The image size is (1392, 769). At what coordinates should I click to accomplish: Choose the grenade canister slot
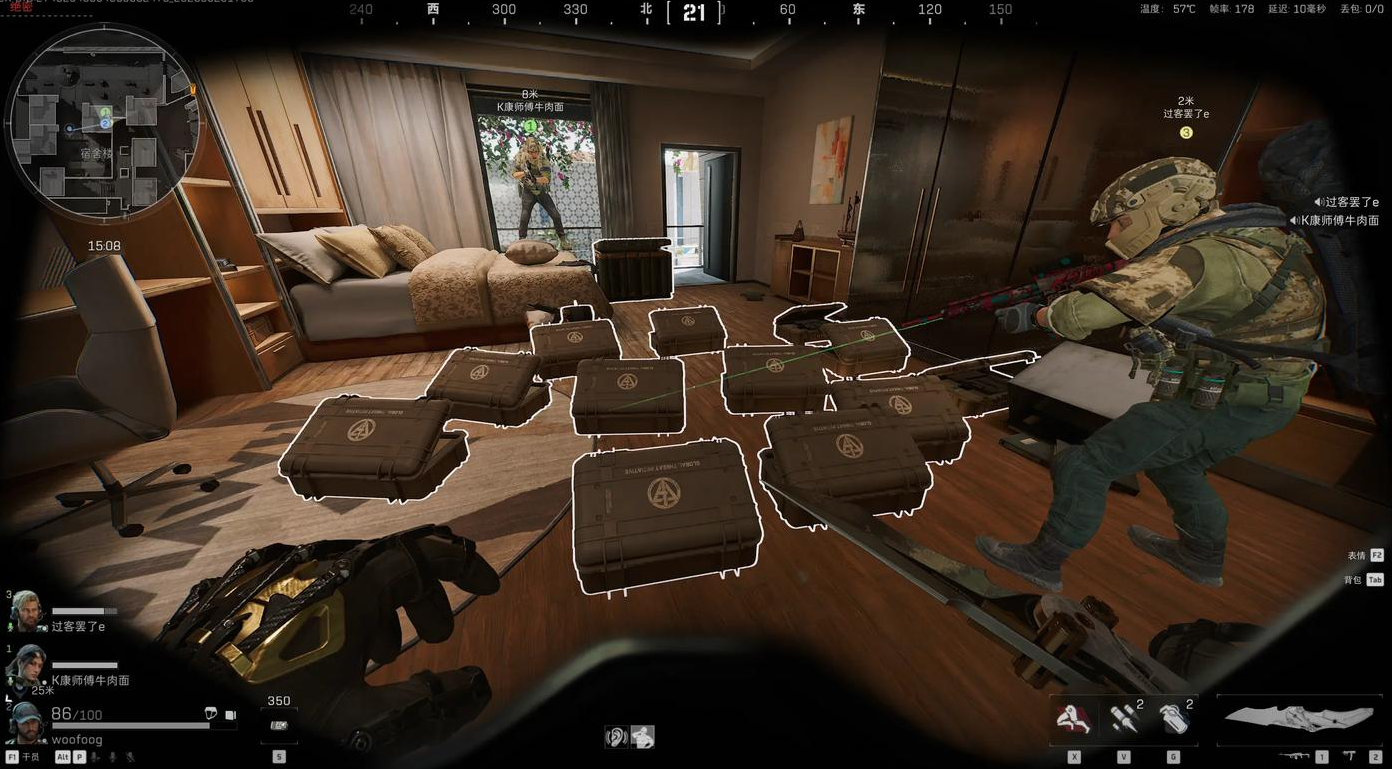[x=1173, y=720]
